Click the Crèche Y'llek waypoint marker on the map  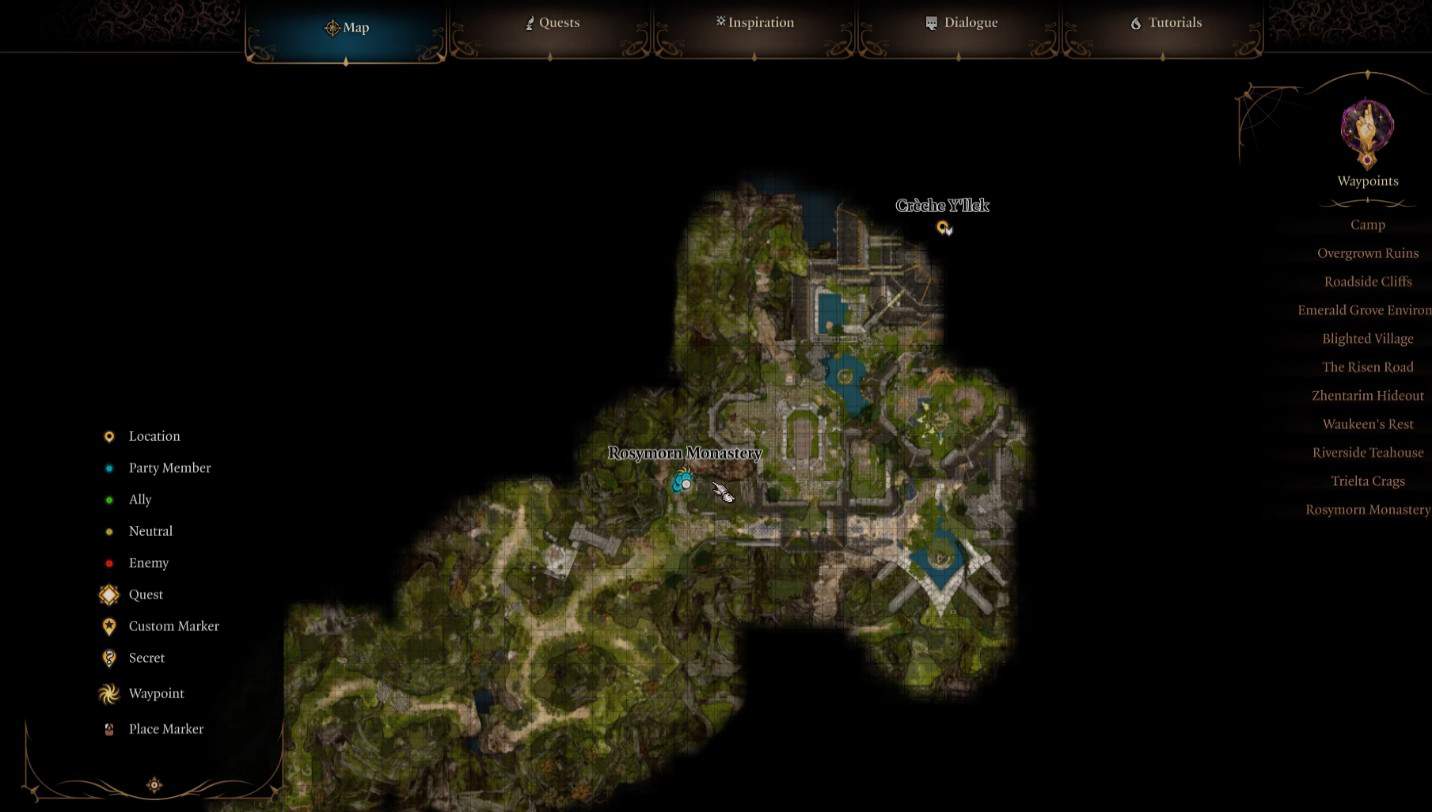tap(943, 227)
